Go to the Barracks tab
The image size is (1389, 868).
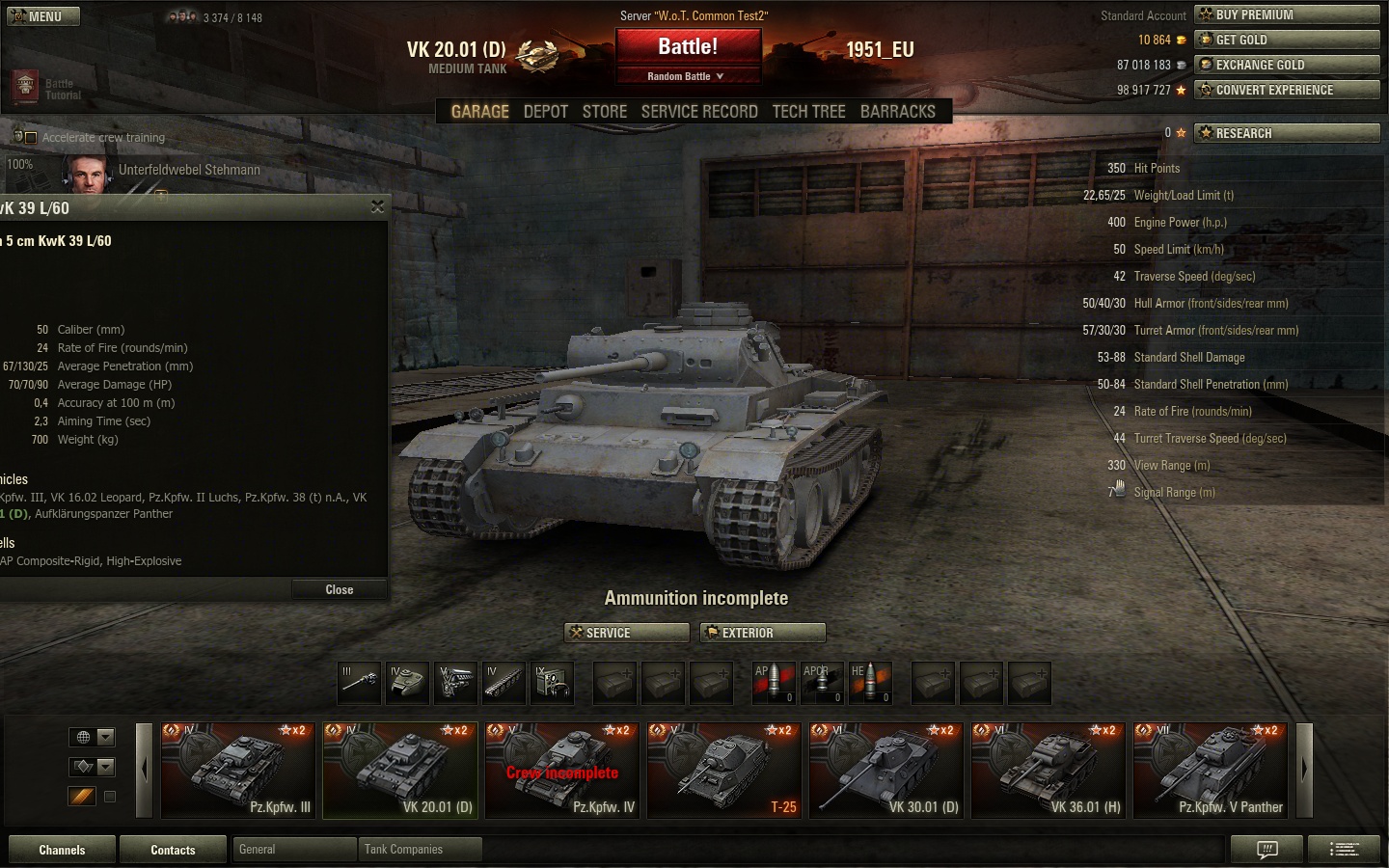click(897, 112)
